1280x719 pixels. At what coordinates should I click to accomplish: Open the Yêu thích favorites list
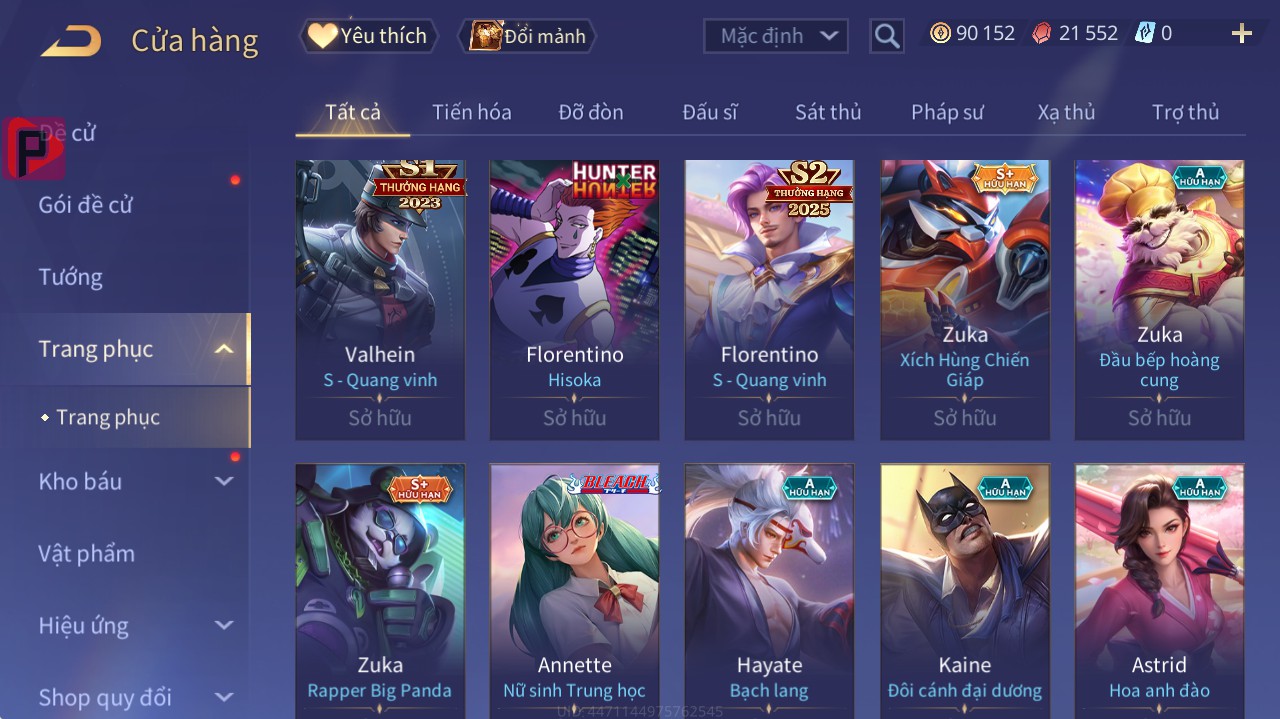tap(369, 36)
